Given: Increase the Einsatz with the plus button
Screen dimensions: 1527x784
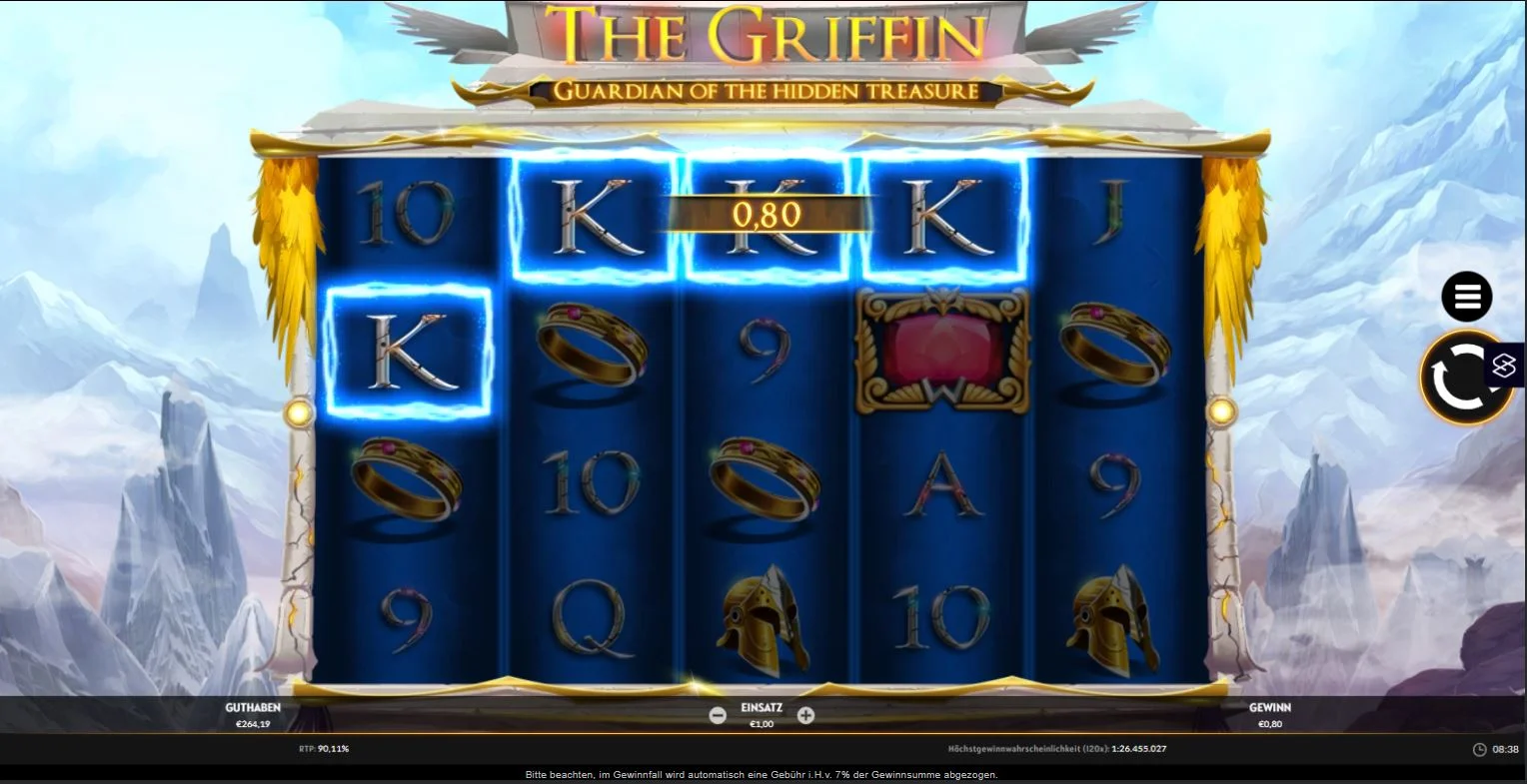Looking at the screenshot, I should [x=805, y=715].
